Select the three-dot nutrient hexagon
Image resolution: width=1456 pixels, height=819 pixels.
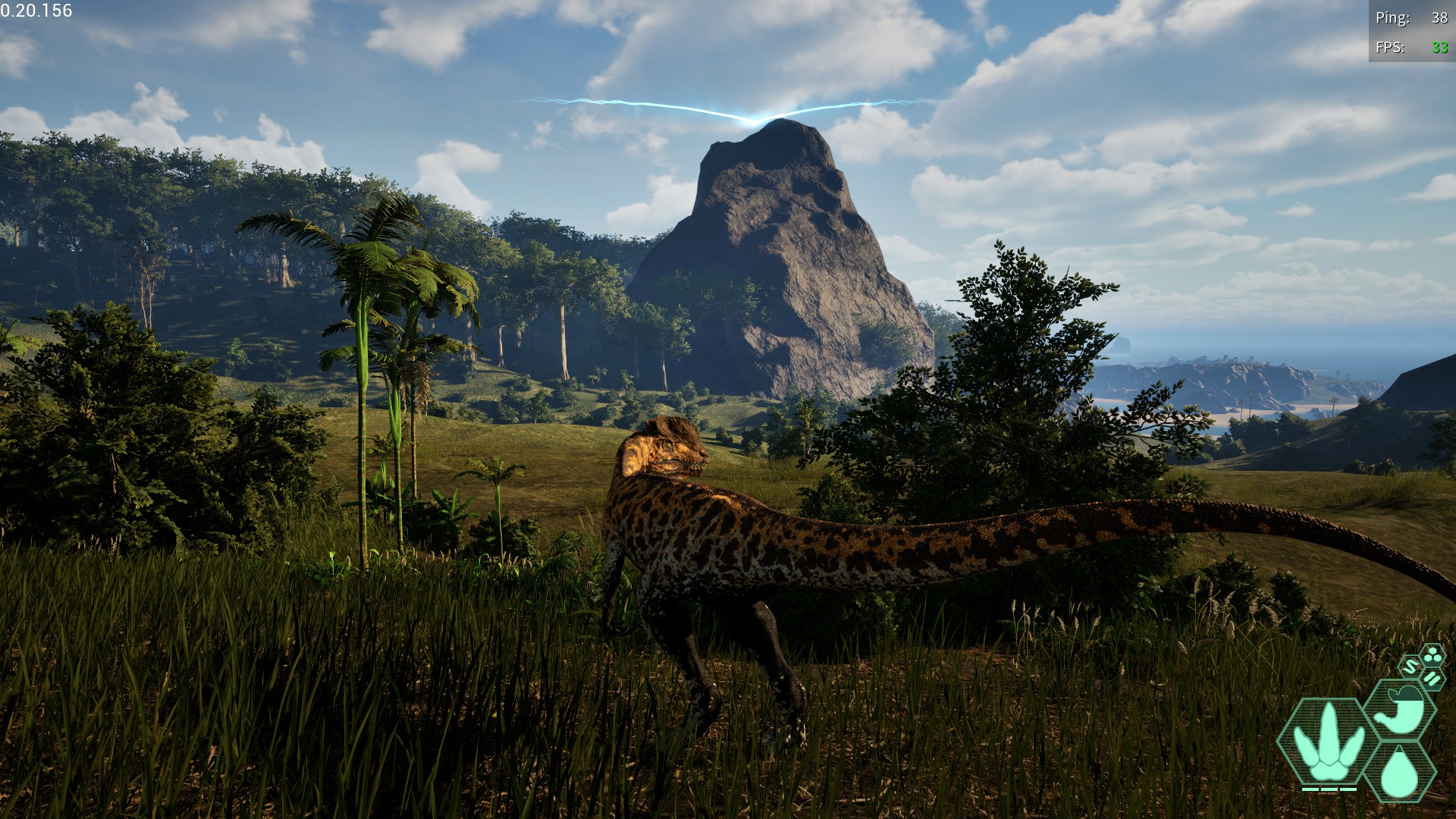point(1432,655)
